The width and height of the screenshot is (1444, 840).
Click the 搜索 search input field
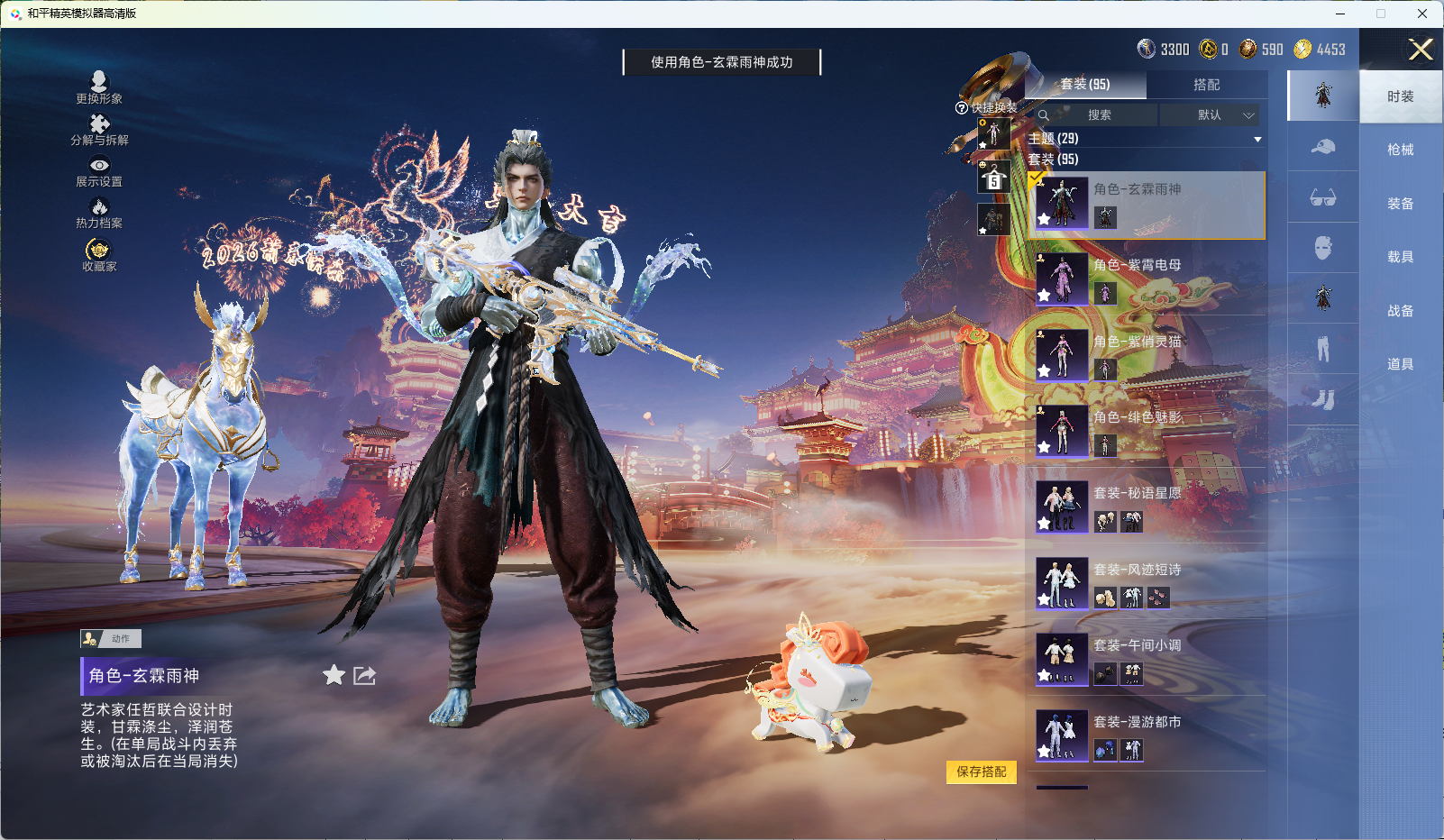1100,115
